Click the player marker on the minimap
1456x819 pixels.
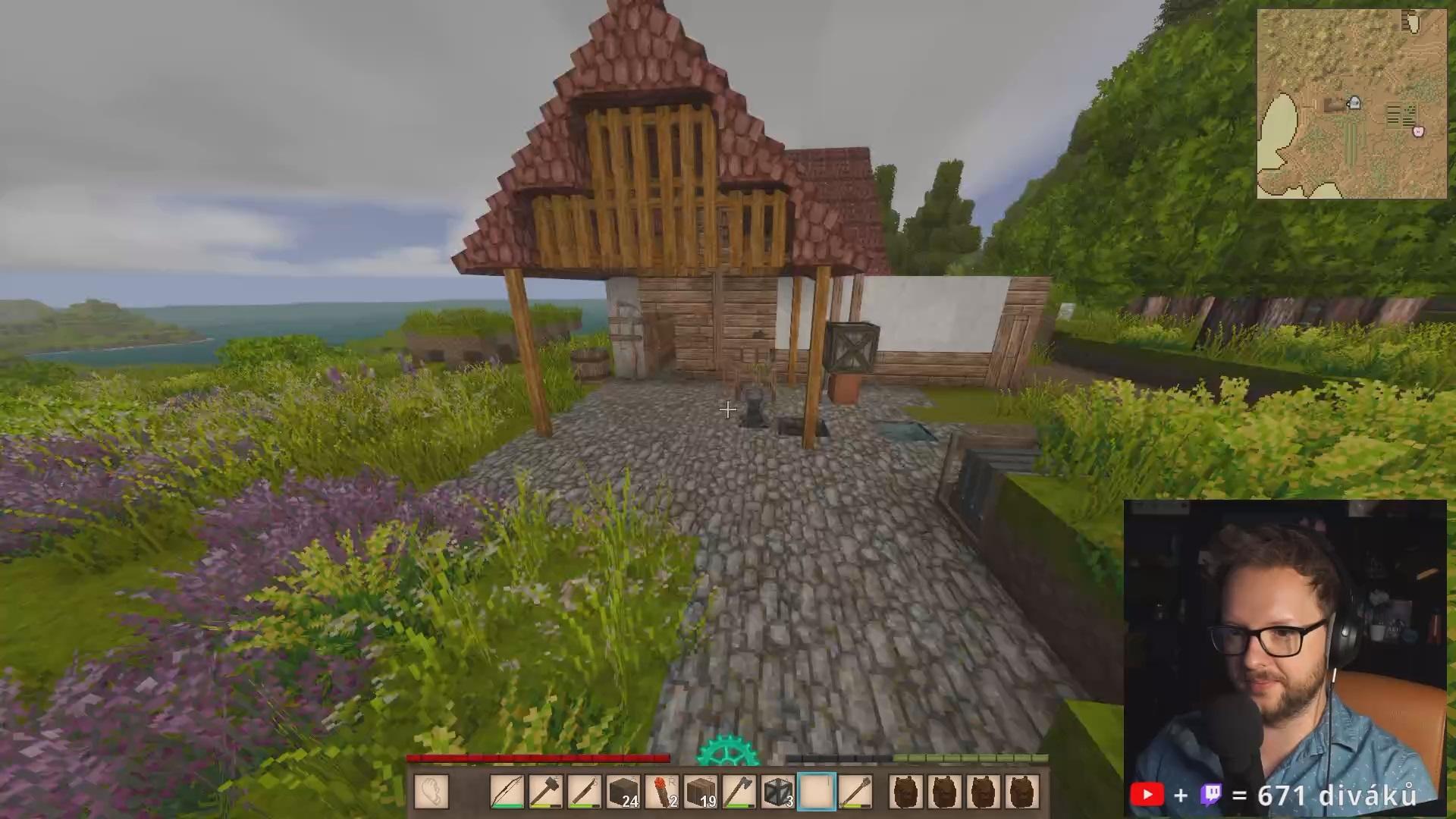click(x=1354, y=102)
